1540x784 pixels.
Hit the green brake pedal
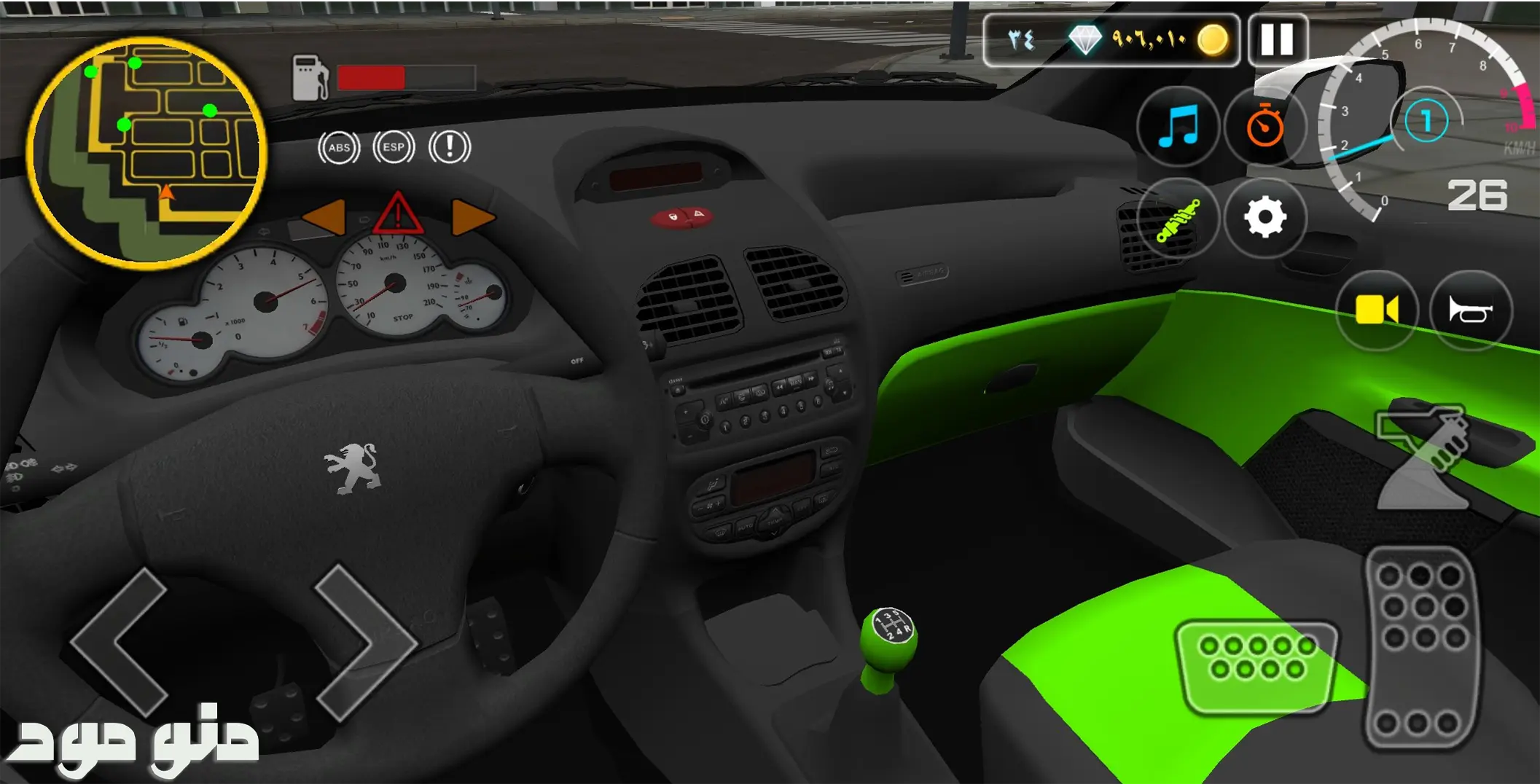point(1256,665)
